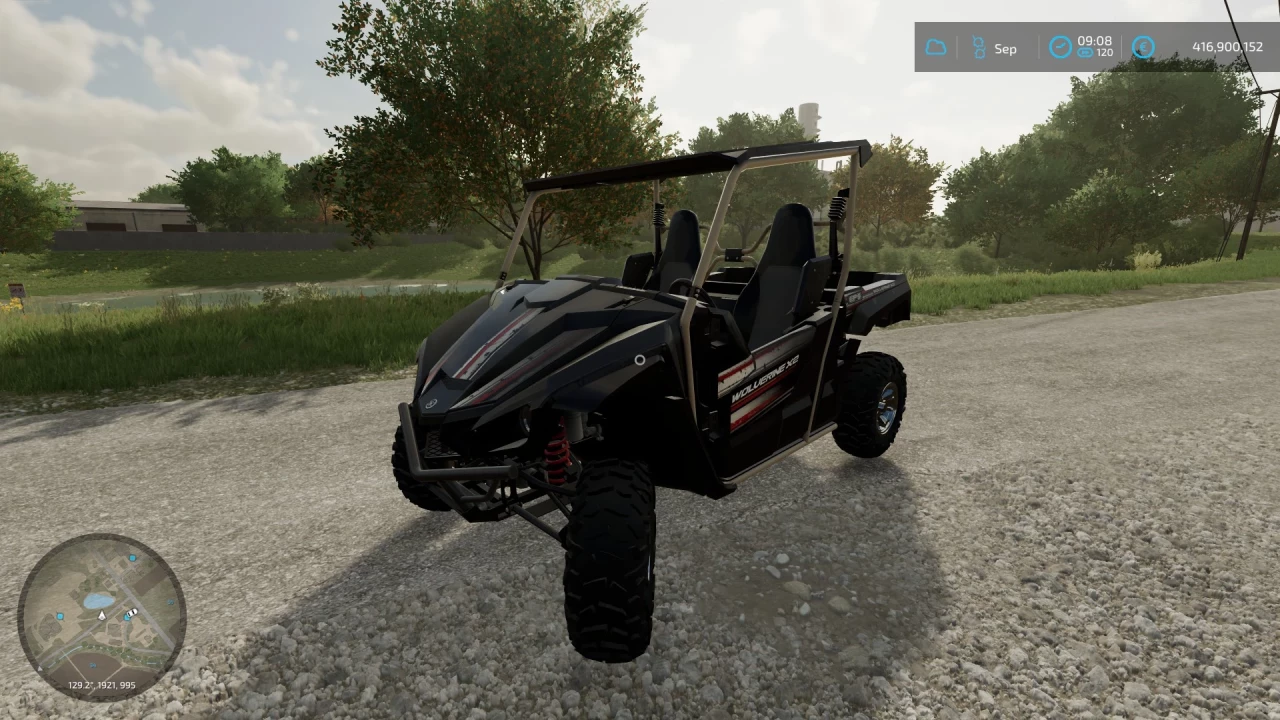The image size is (1280, 720).
Task: Click the blue marker left of the lake
Action: (60, 616)
